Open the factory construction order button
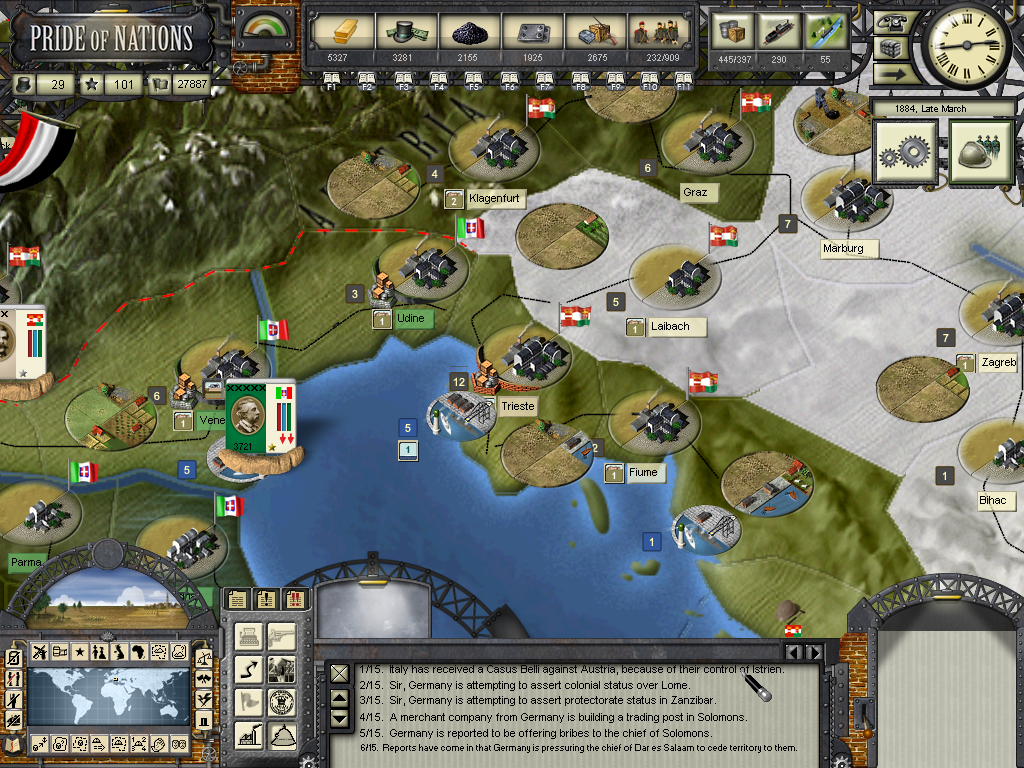 tap(250, 735)
